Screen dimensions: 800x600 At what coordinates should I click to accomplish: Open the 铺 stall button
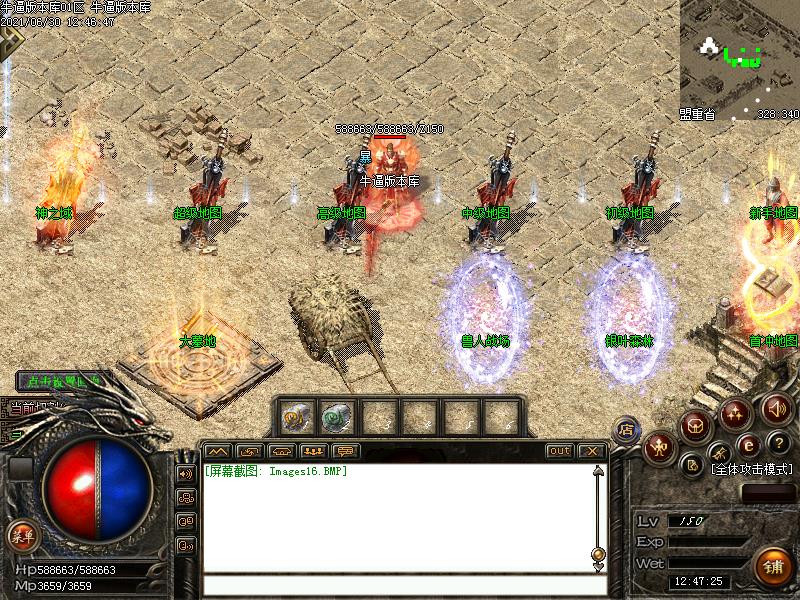pos(772,566)
